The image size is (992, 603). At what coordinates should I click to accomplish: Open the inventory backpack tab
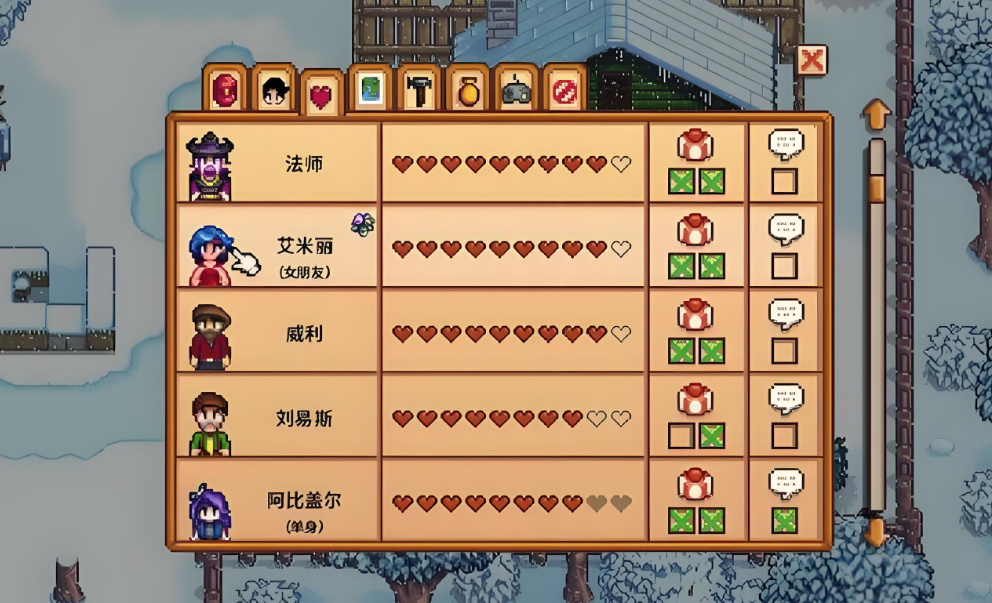(226, 90)
